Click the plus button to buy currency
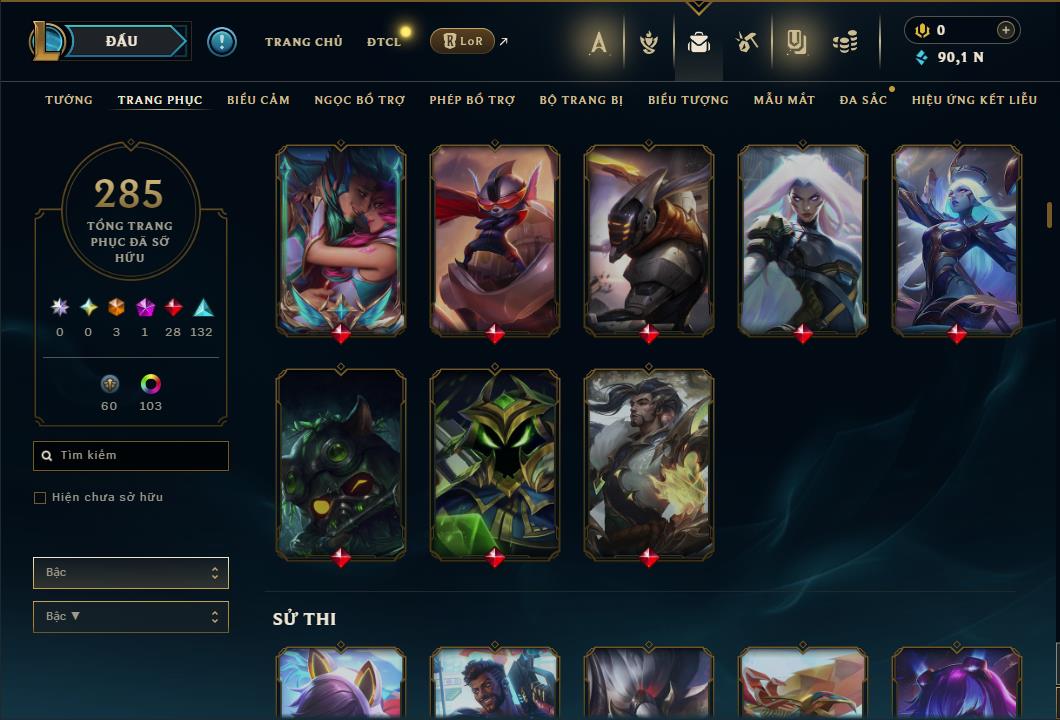 click(x=1006, y=30)
